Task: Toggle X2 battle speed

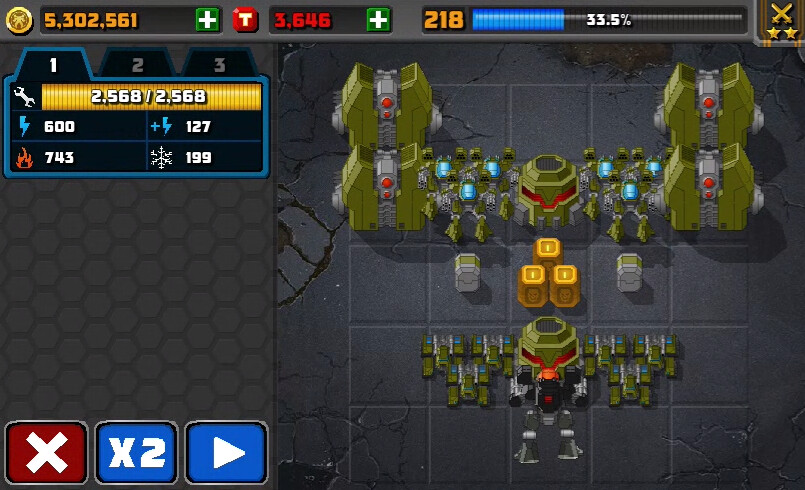Action: tap(136, 453)
